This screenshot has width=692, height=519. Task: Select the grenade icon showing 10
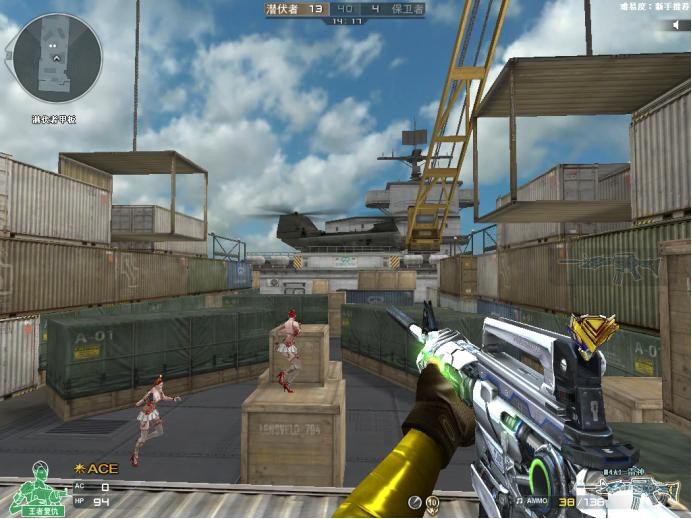pos(432,500)
